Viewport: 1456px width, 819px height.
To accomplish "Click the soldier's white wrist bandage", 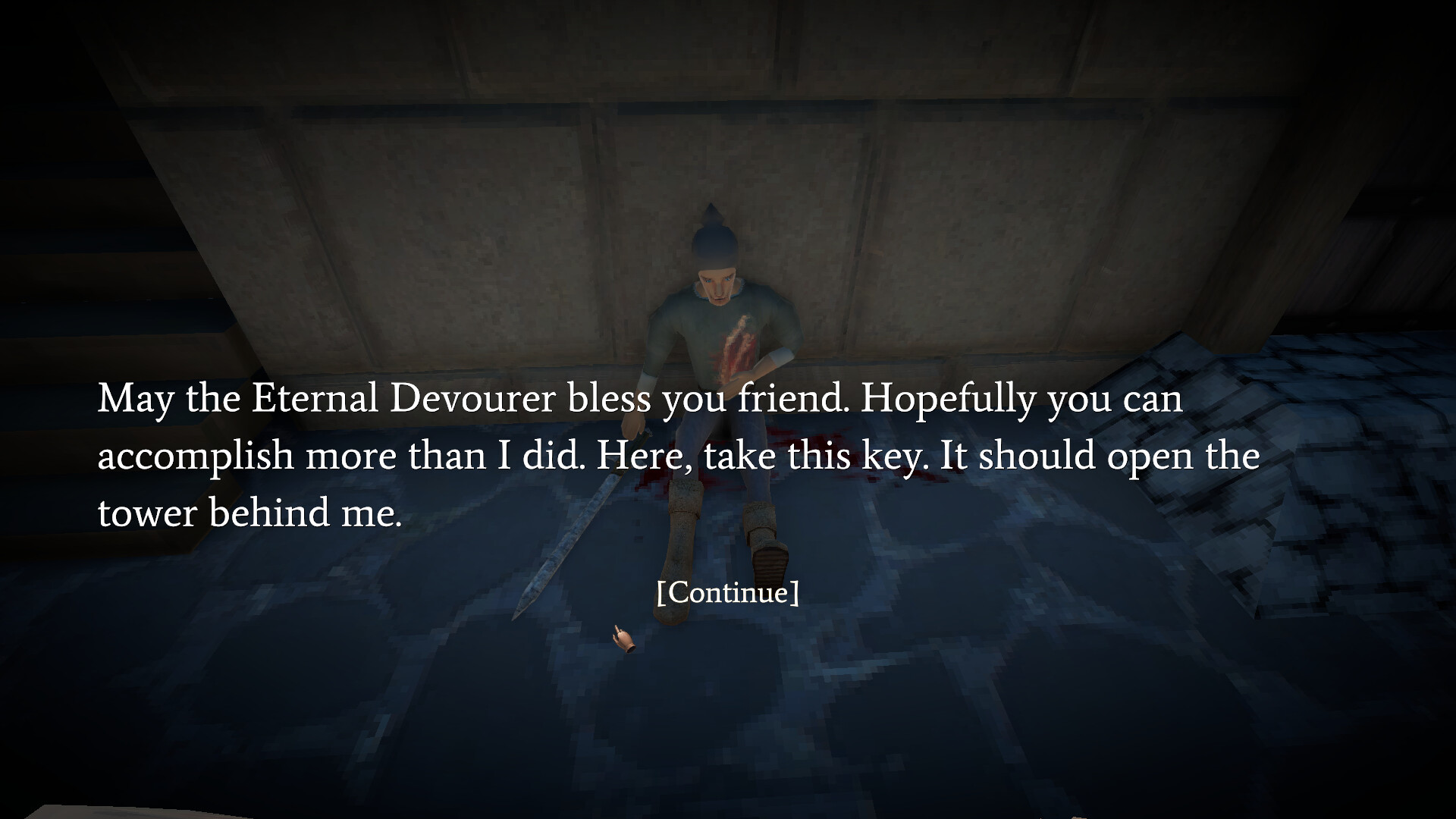I will 781,355.
